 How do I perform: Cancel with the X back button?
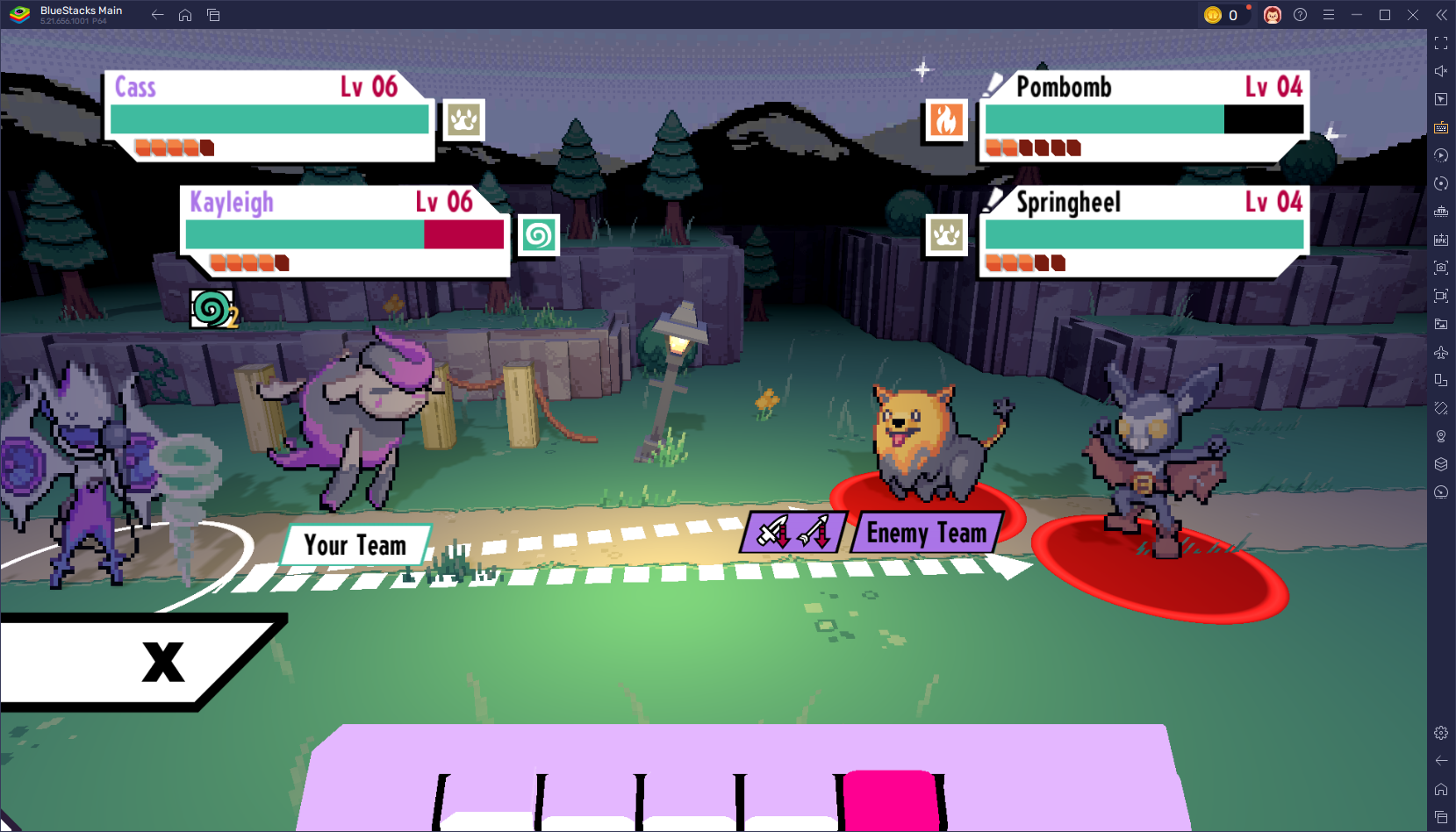[x=163, y=662]
